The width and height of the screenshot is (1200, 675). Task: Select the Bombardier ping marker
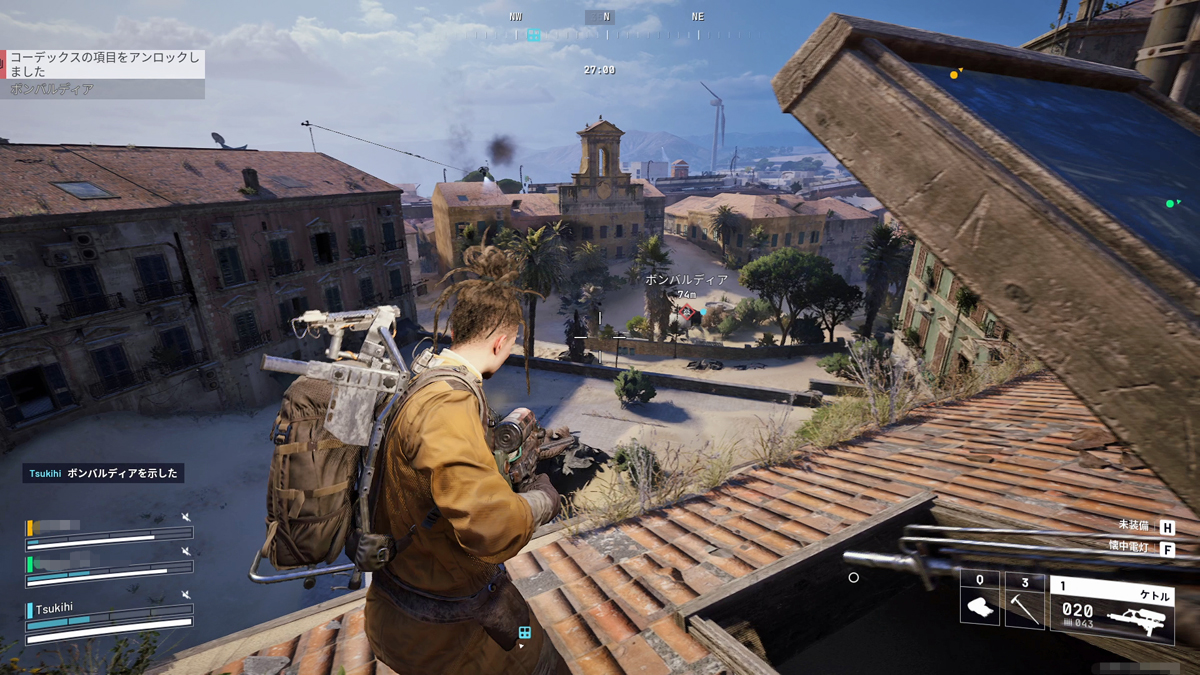click(x=686, y=313)
